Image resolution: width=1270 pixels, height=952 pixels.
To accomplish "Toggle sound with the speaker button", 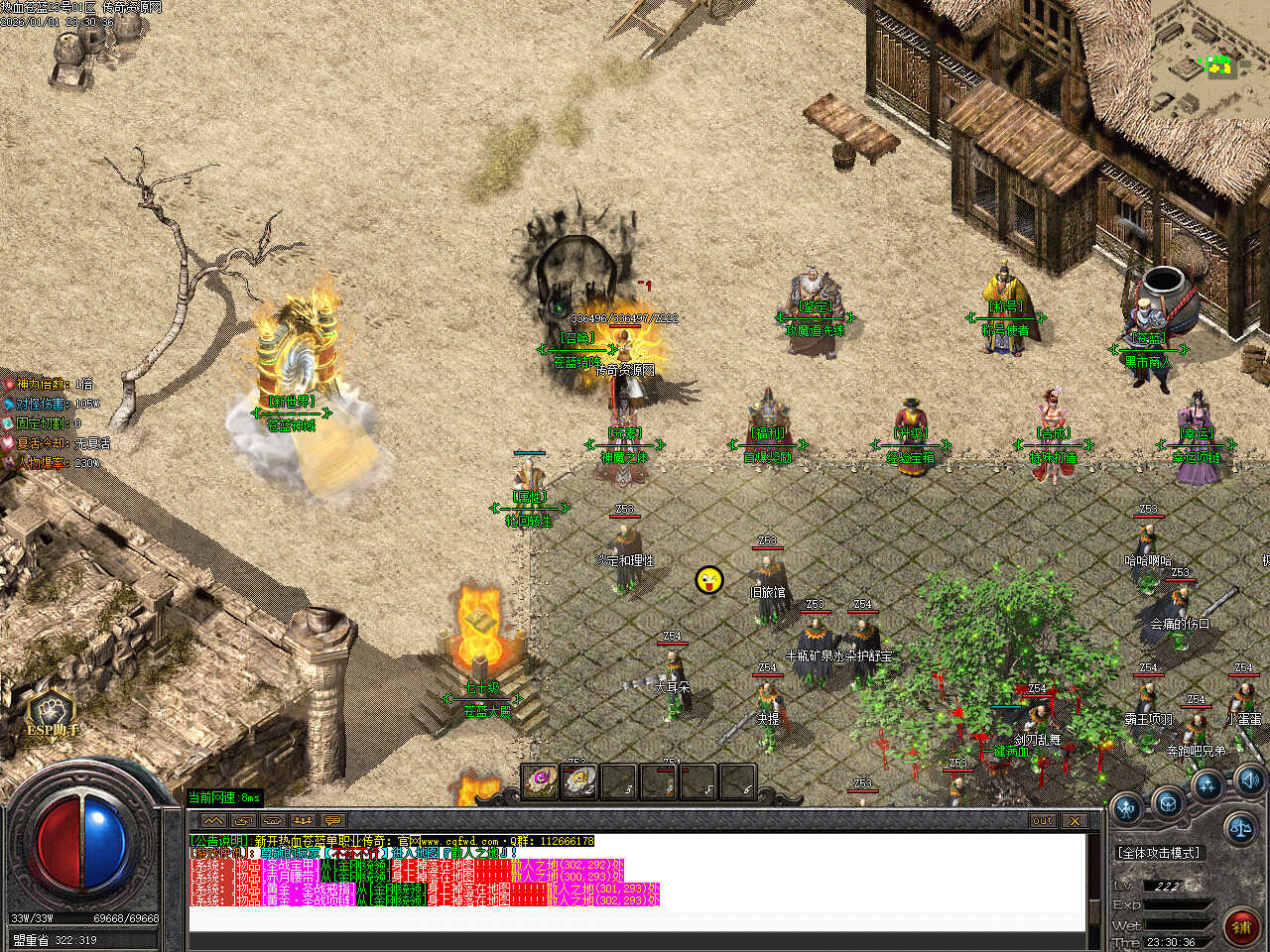I will (1248, 778).
